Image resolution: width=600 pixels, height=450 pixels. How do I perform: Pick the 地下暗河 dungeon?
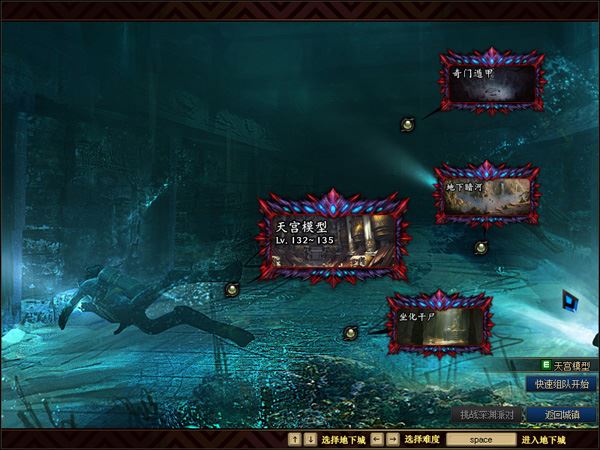coord(484,194)
